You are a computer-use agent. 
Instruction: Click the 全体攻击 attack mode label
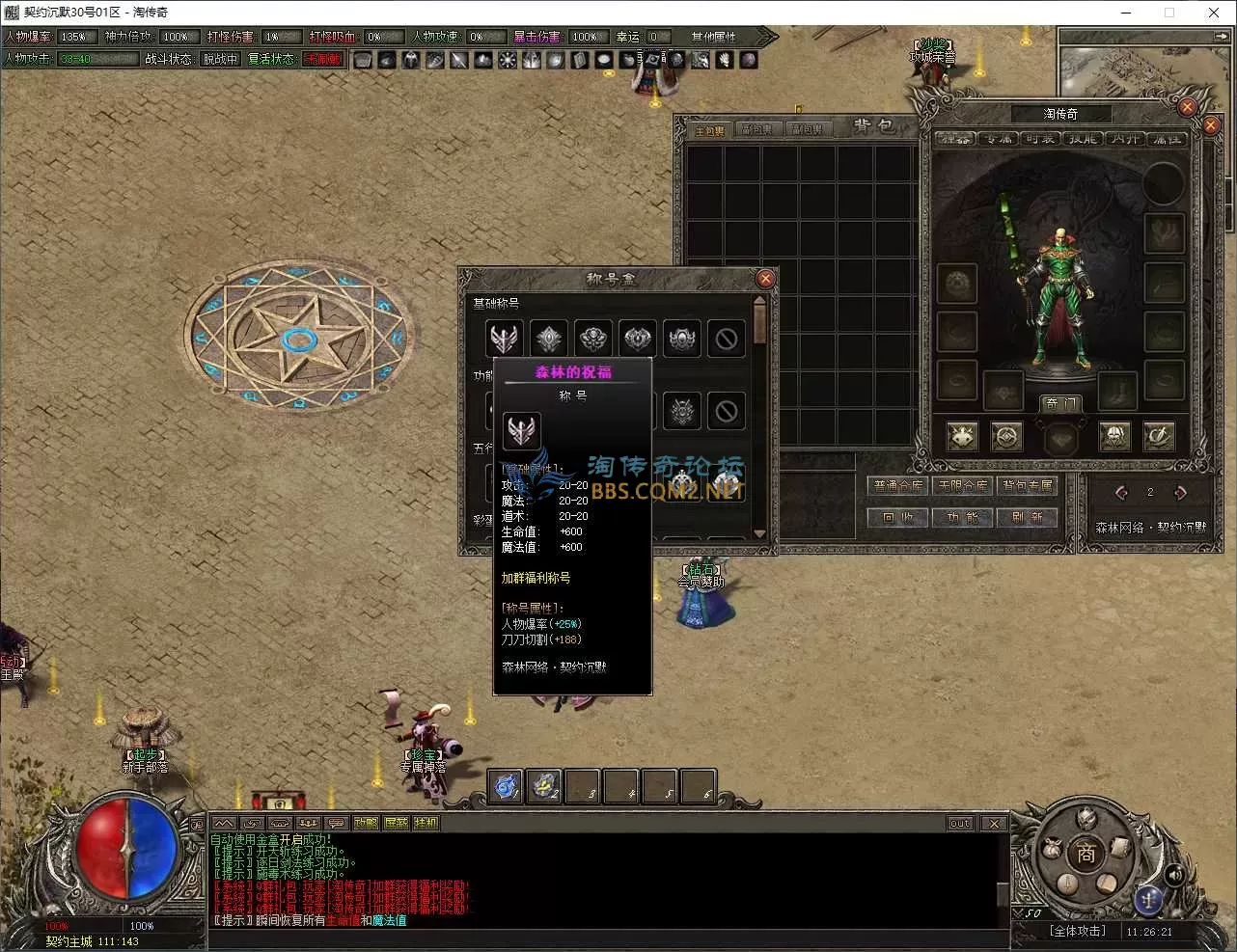tap(1078, 931)
